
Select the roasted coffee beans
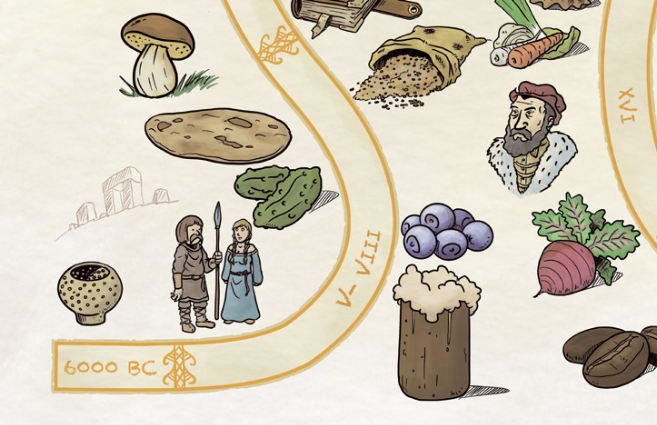[613, 356]
